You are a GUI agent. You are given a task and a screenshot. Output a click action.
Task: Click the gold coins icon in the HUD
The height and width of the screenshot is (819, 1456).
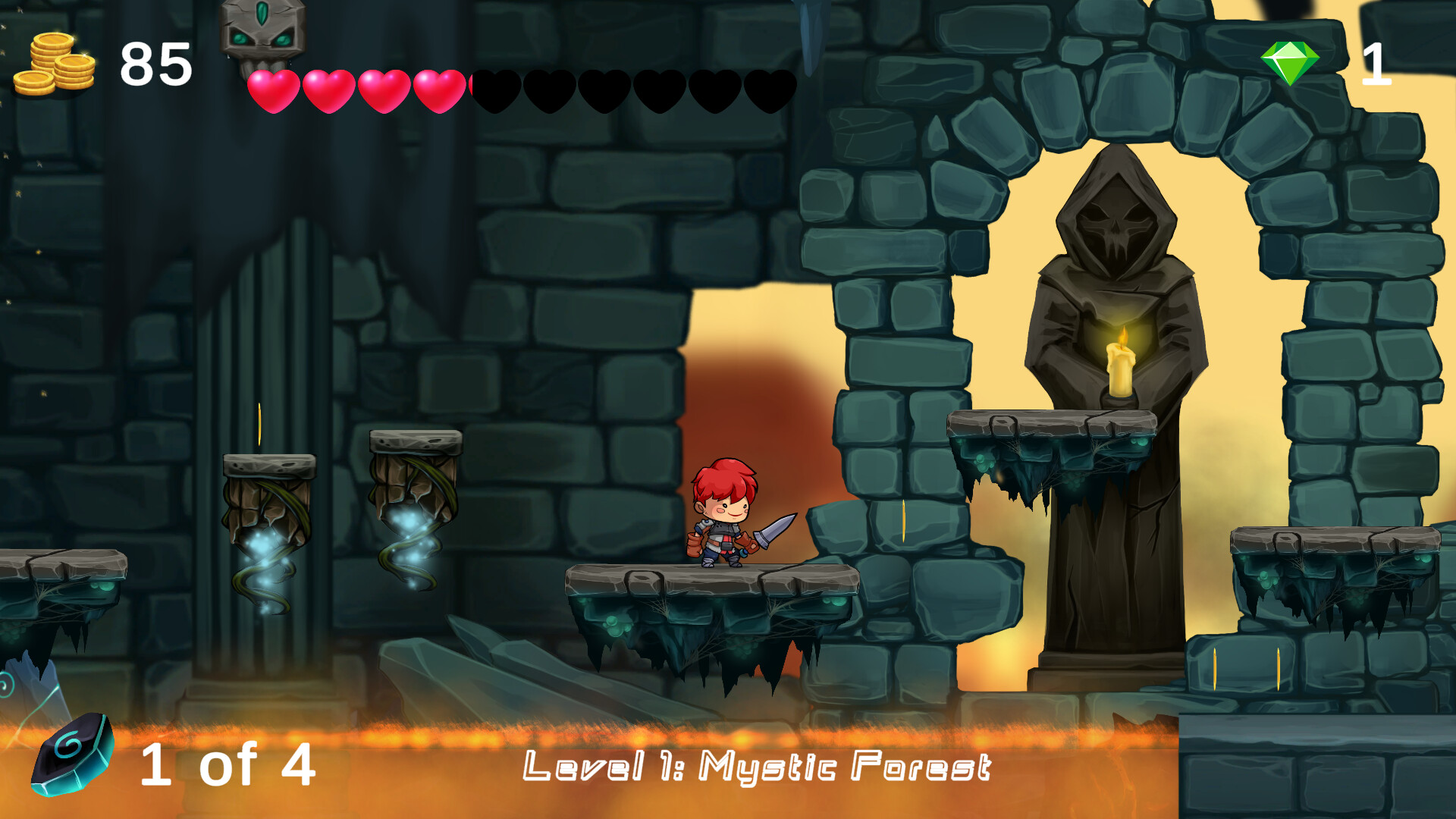[53, 64]
